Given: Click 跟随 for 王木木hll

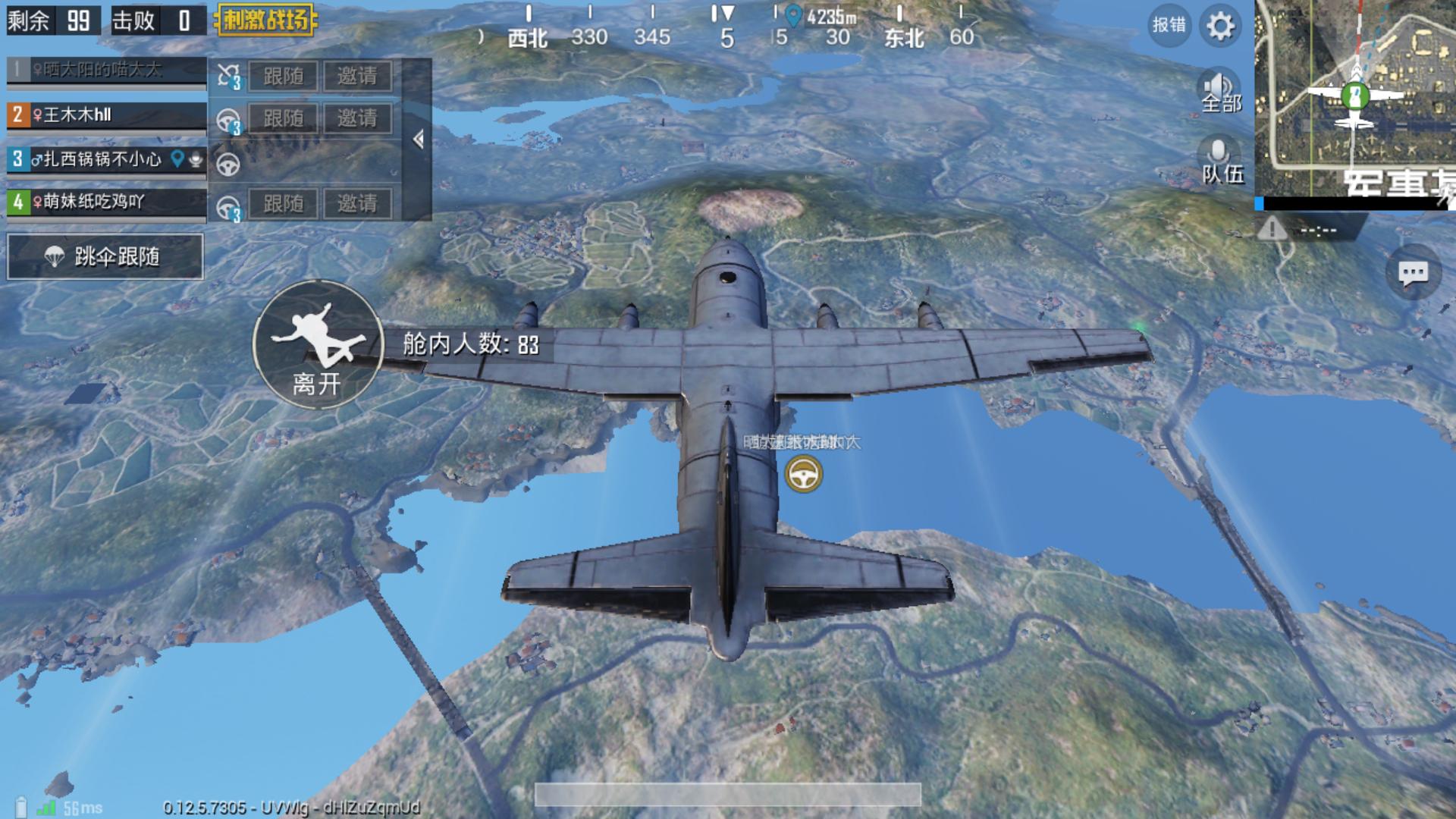Looking at the screenshot, I should pyautogui.click(x=283, y=118).
